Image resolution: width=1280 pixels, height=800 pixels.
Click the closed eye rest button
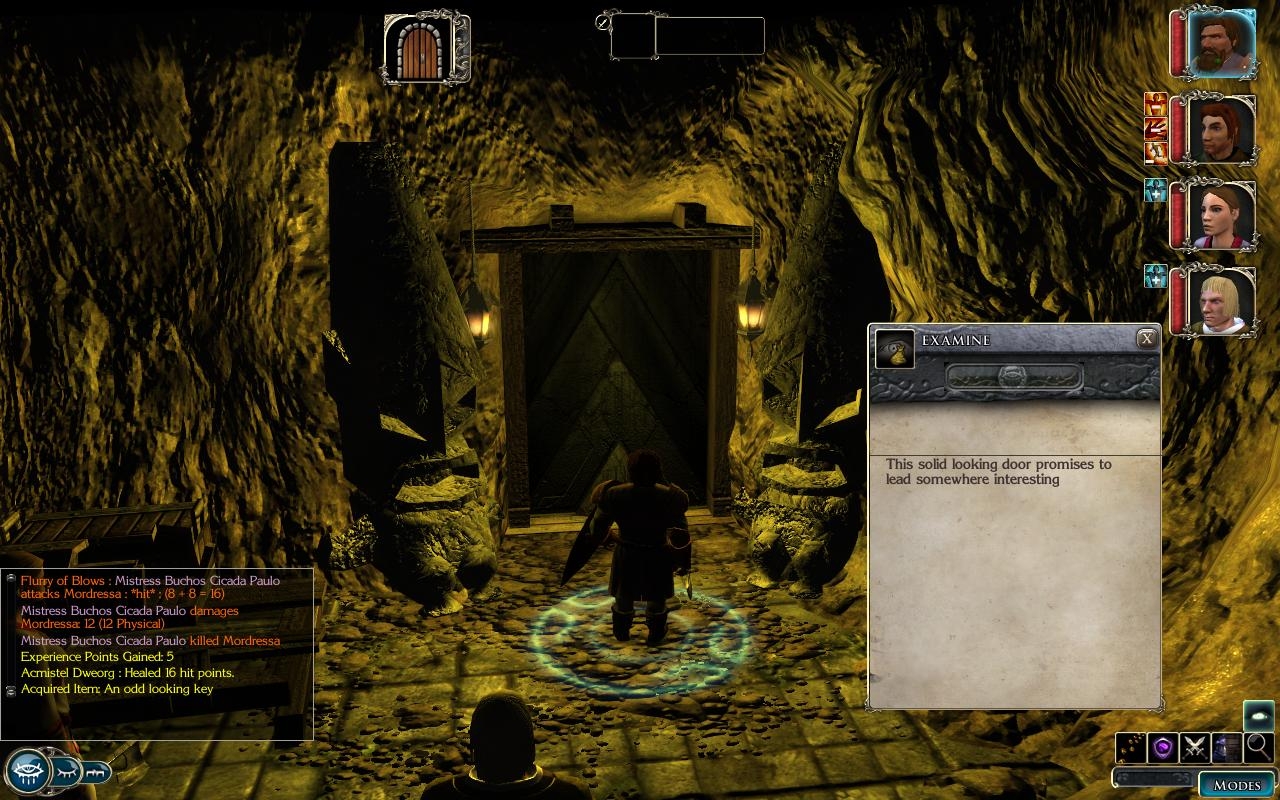point(66,771)
